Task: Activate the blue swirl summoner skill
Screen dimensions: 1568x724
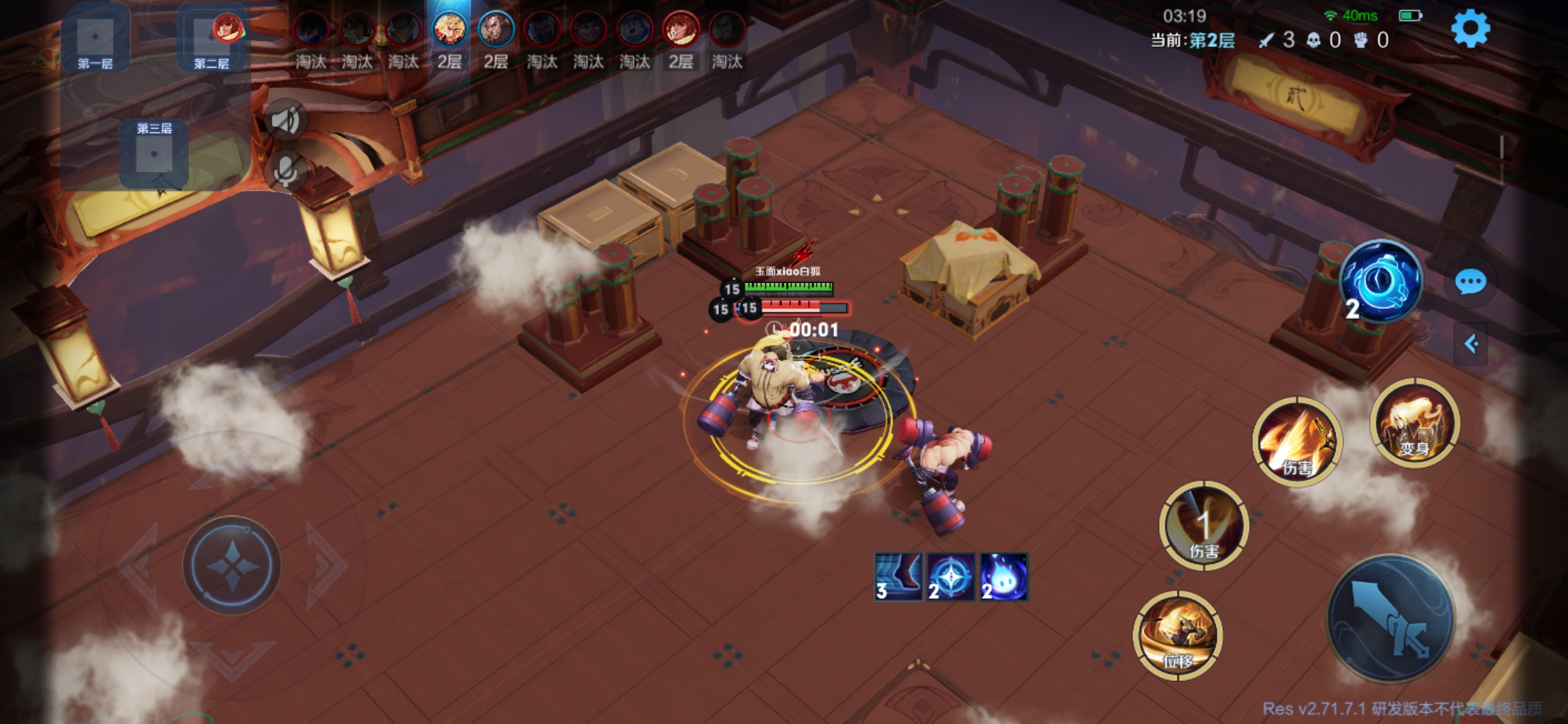Action: (1380, 282)
